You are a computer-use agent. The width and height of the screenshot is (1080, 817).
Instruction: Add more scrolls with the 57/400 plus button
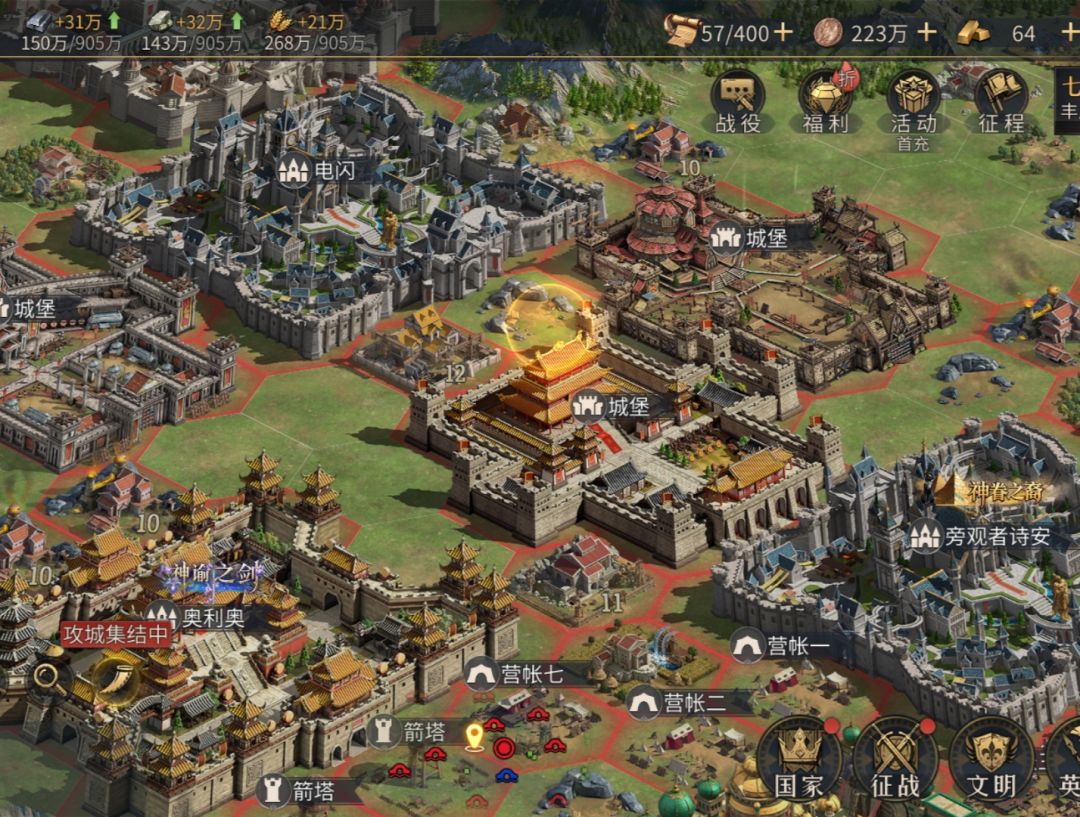(x=783, y=33)
